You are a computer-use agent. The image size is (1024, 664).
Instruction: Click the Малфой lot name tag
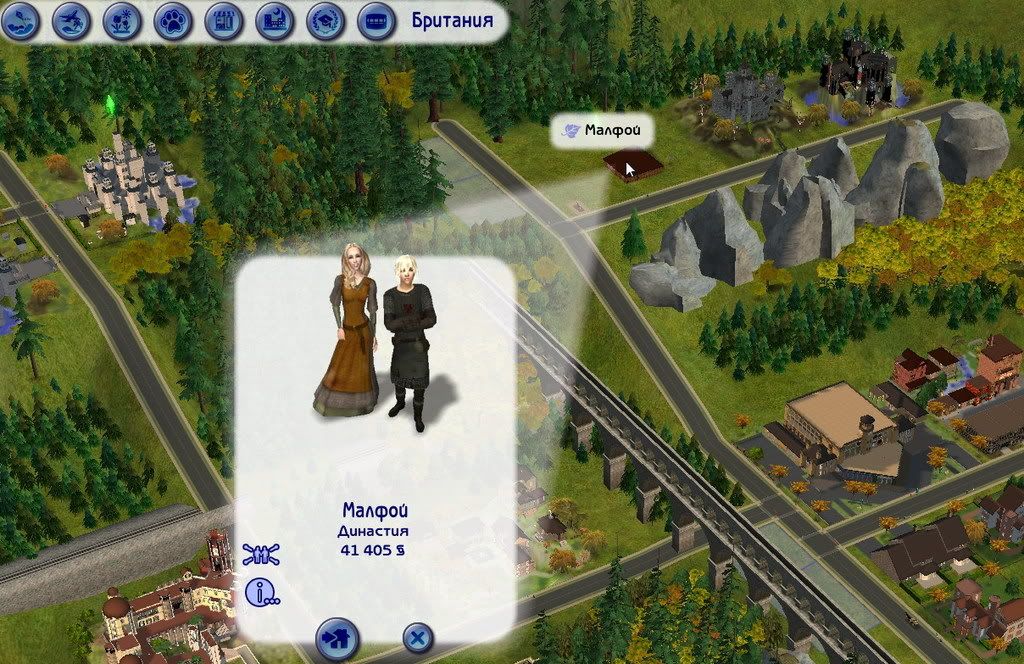tap(602, 130)
